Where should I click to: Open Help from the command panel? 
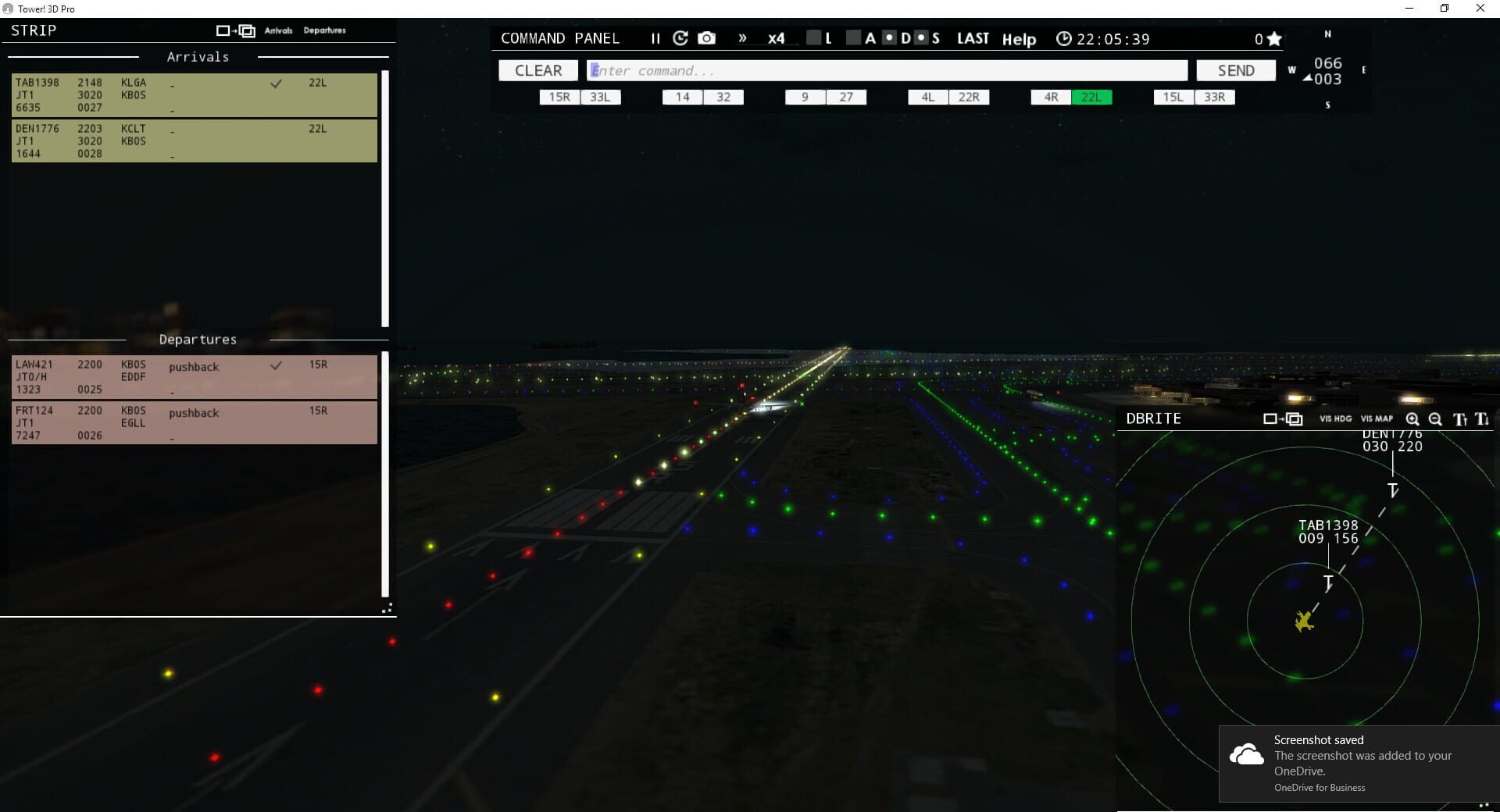[1019, 39]
